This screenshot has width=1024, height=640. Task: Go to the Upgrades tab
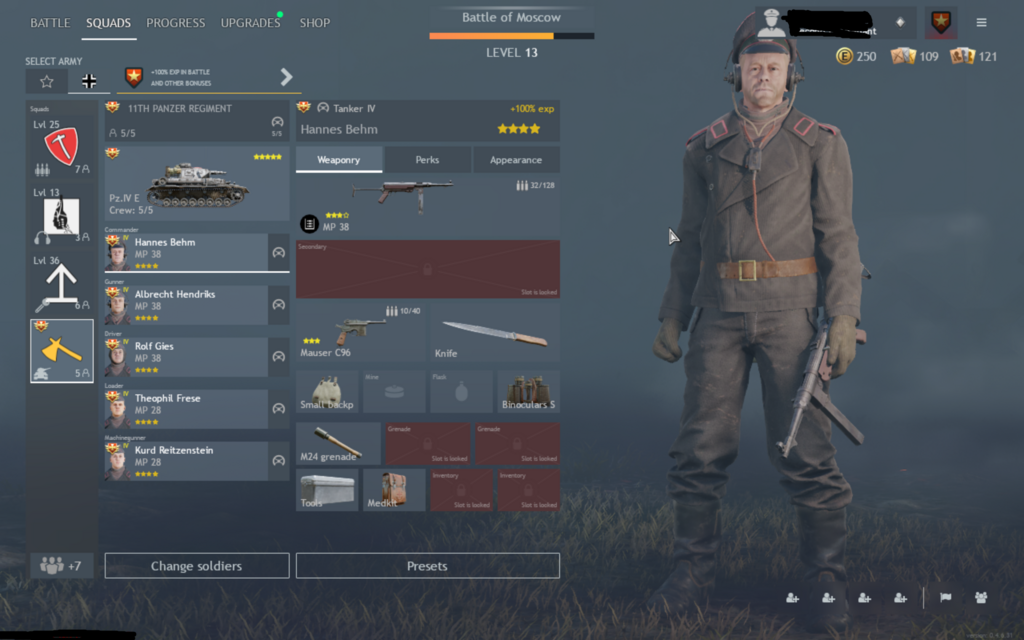coord(250,23)
